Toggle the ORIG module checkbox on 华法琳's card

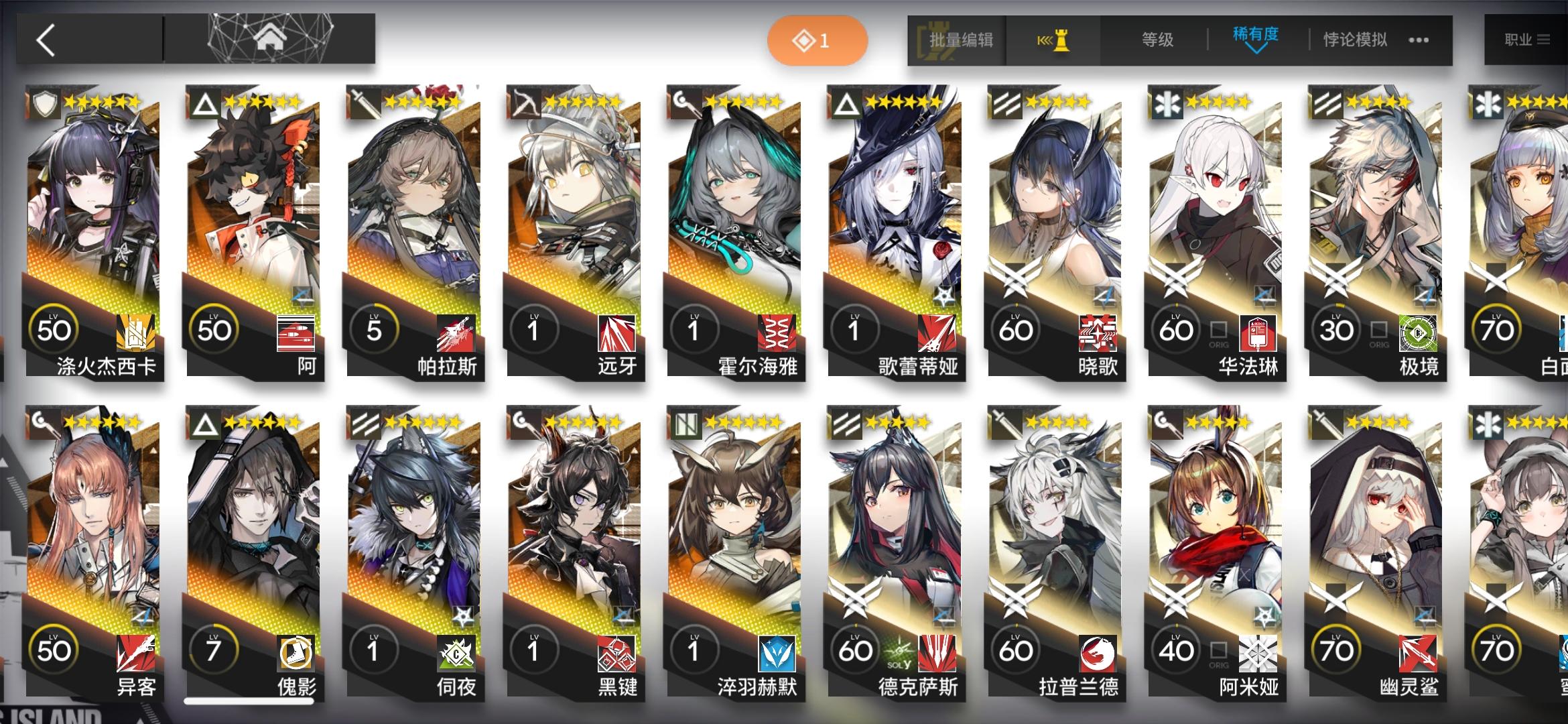coord(1219,330)
